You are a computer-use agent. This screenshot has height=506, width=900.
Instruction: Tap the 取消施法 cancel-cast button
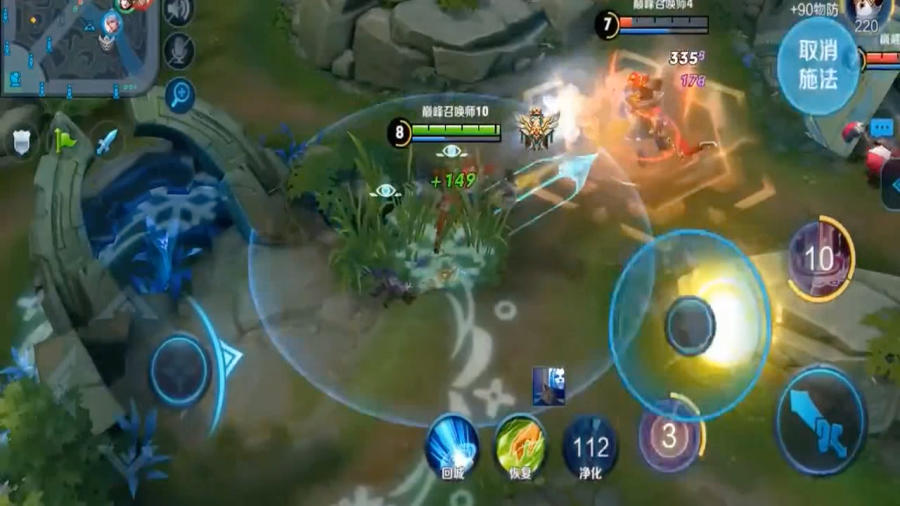coord(818,65)
